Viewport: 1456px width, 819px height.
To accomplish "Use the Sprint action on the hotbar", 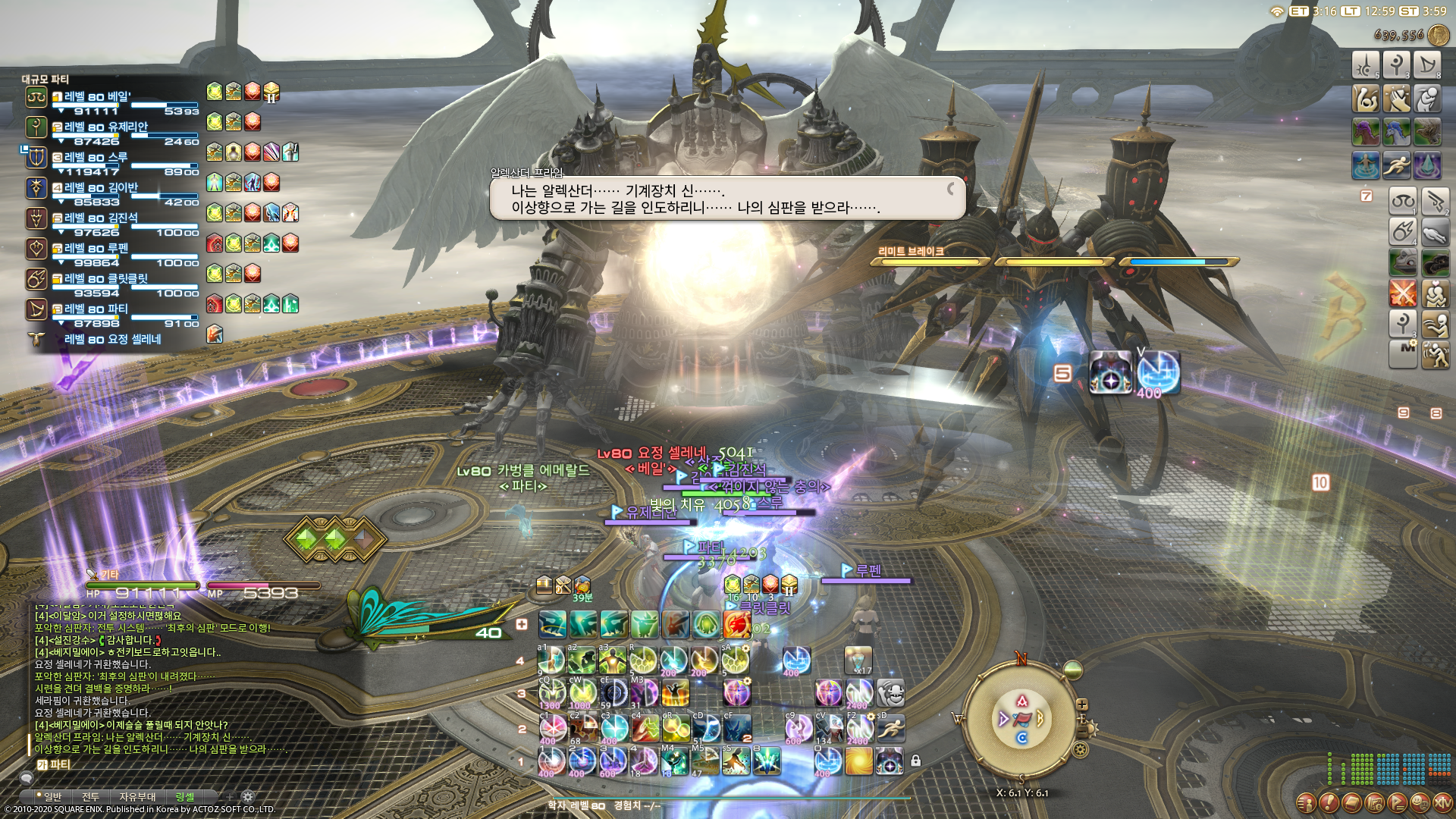I will click(x=890, y=729).
